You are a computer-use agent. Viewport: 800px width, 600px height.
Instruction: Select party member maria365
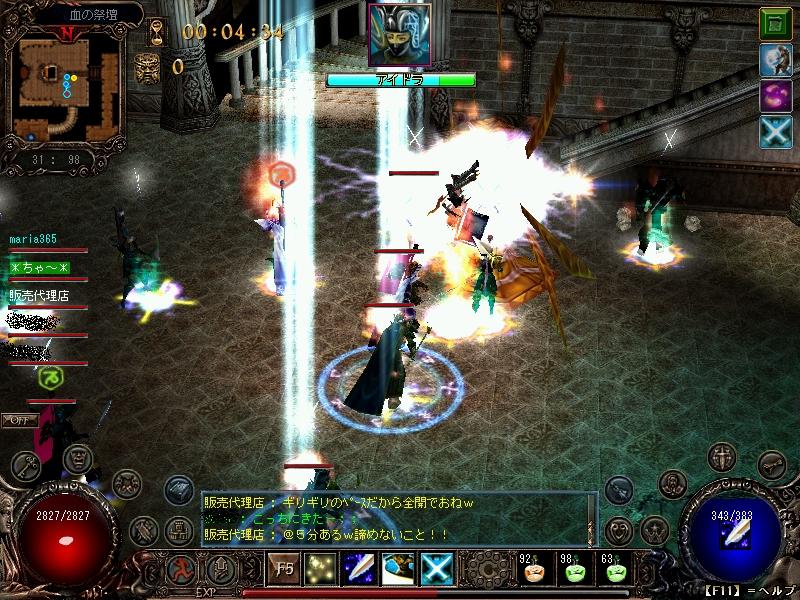click(33, 240)
